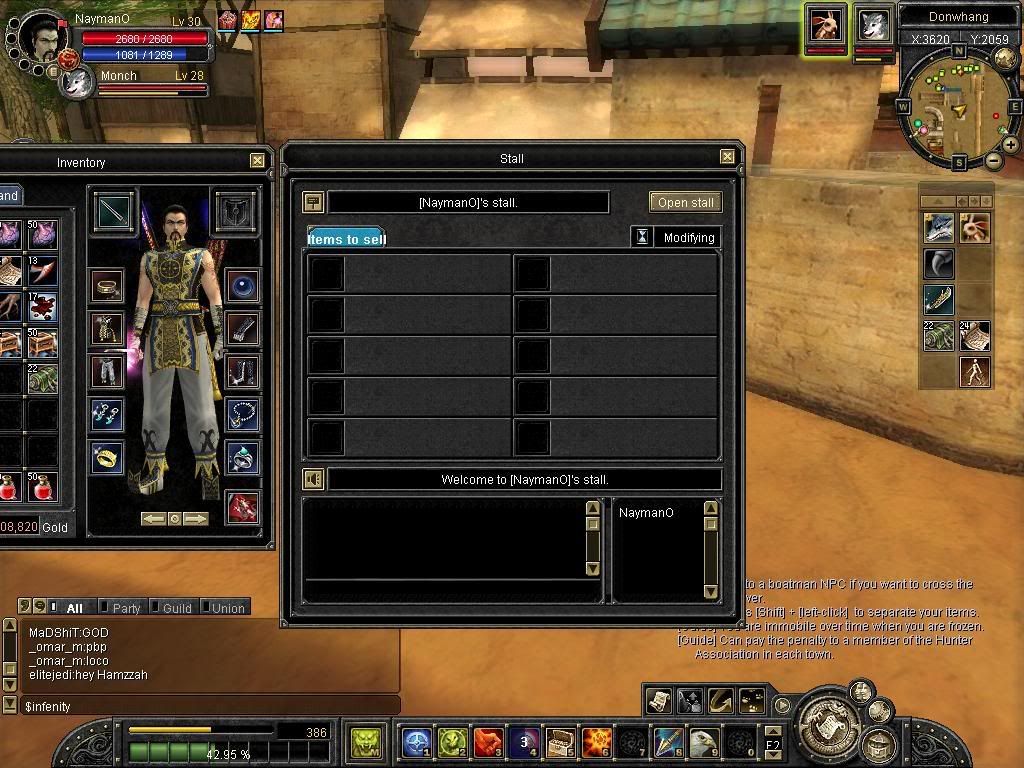Close the Inventory window
This screenshot has height=768, width=1024.
pos(257,160)
